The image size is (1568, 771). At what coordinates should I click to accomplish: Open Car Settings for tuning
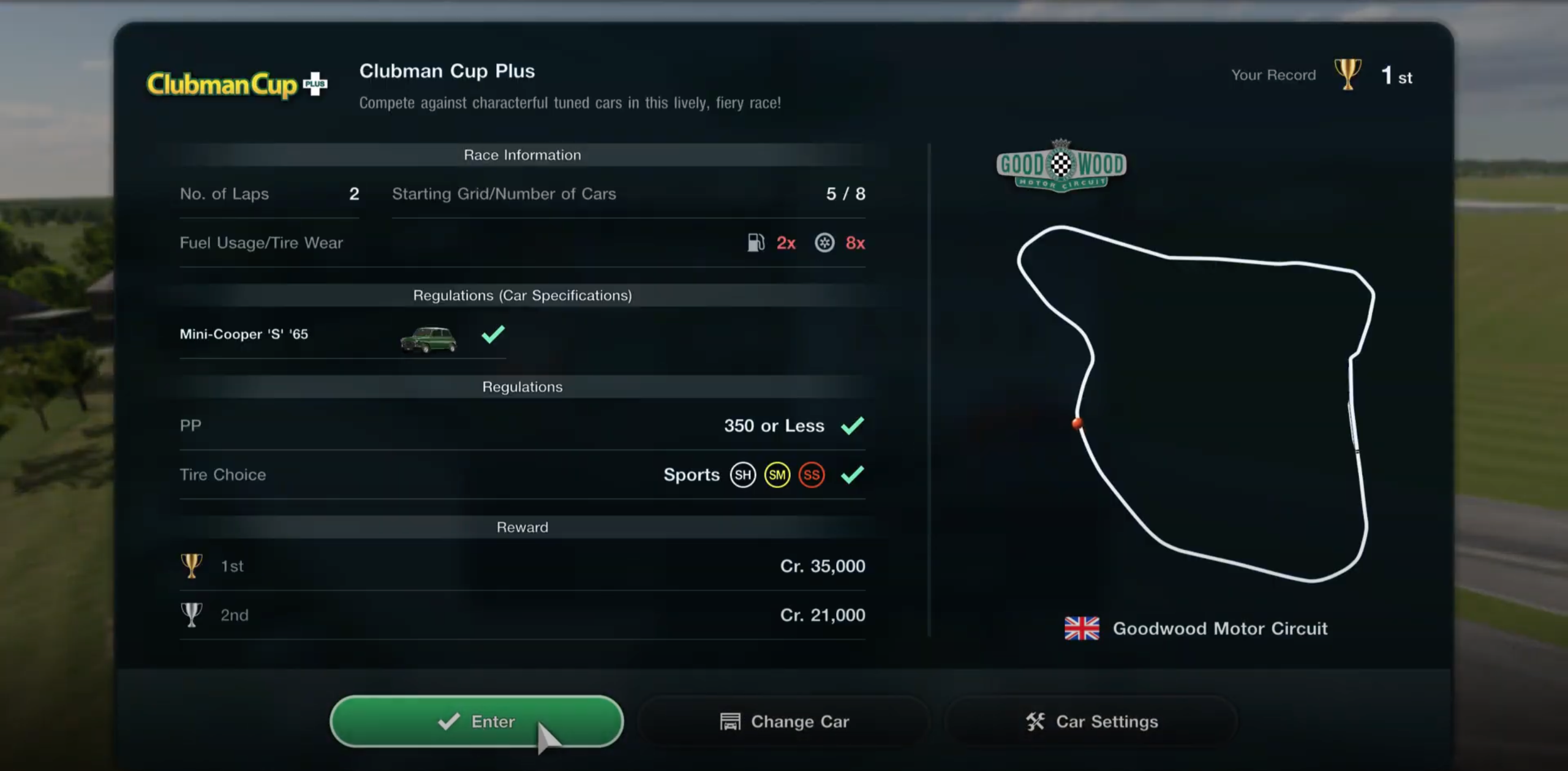coord(1091,721)
